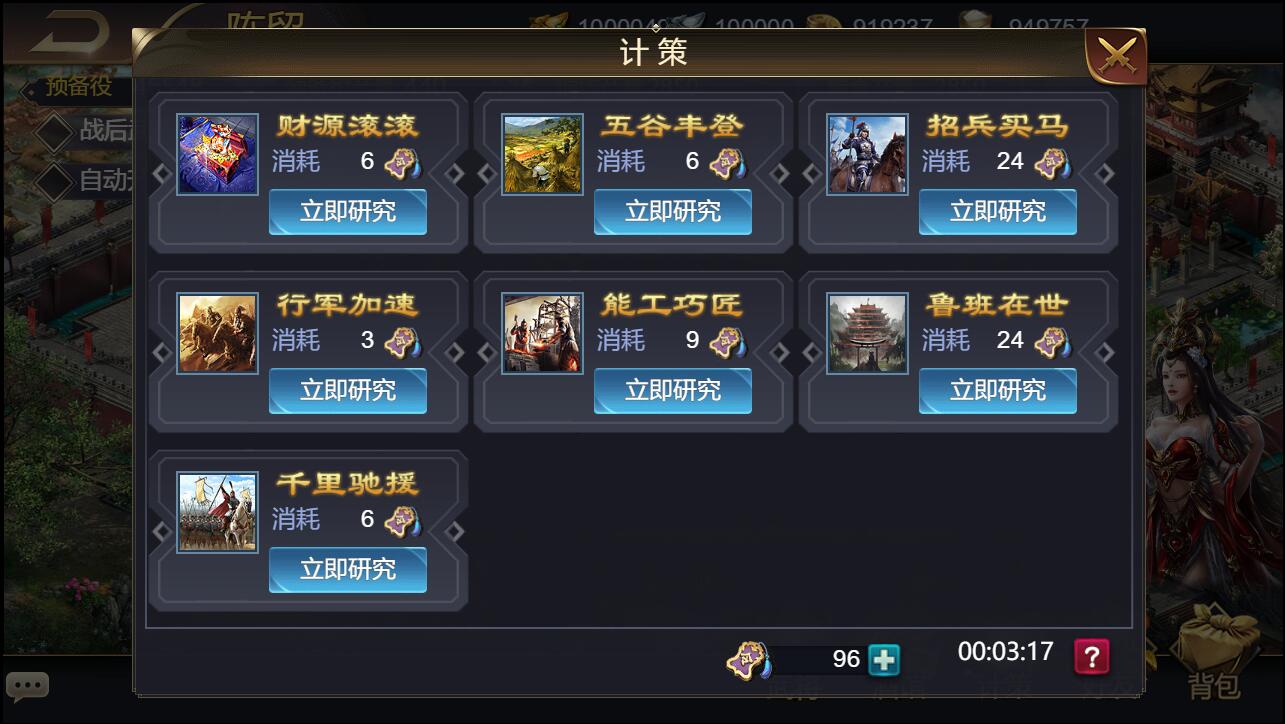Click the plus button to add scrolls
Image resolution: width=1285 pixels, height=724 pixels.
[x=882, y=659]
